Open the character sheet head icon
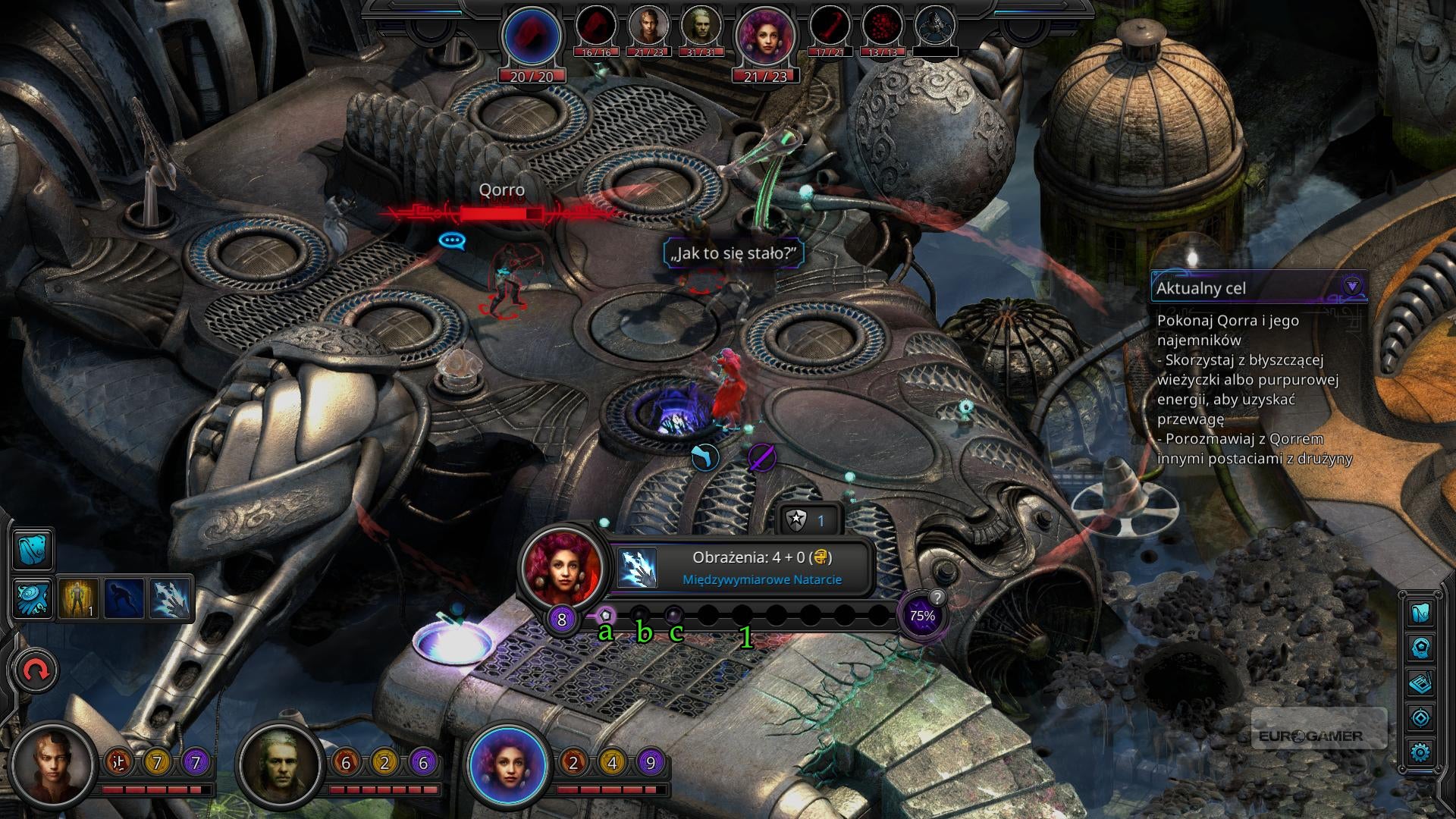 [x=1420, y=648]
